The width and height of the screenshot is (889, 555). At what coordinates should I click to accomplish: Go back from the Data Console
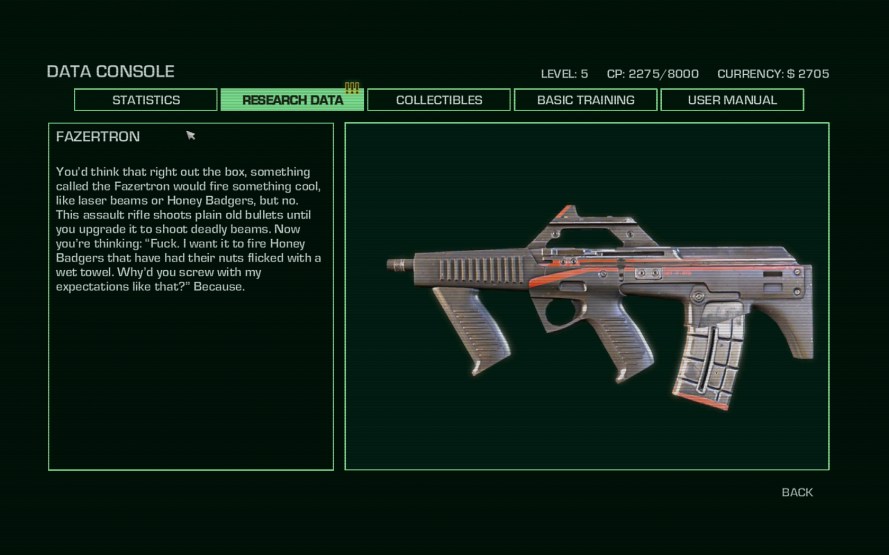pyautogui.click(x=797, y=492)
